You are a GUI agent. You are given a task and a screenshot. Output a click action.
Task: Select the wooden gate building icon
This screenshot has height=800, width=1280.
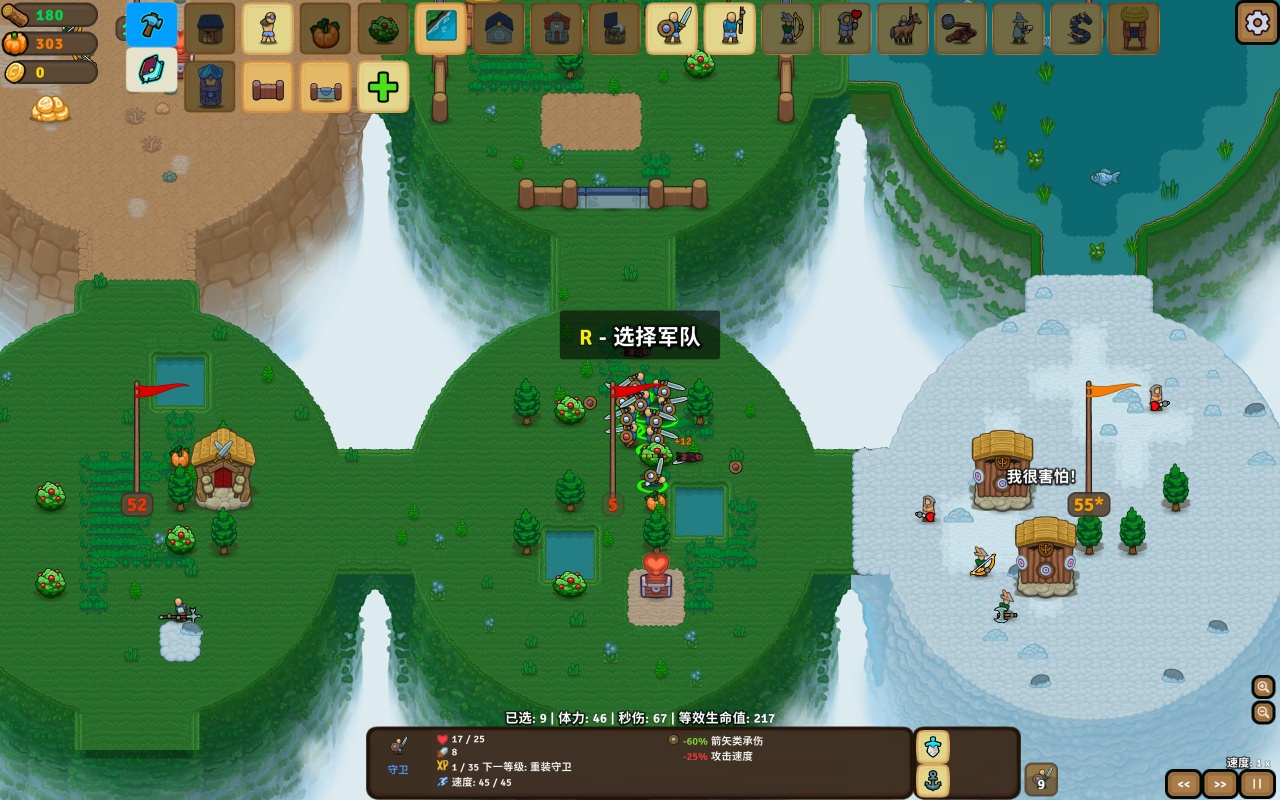(x=267, y=87)
